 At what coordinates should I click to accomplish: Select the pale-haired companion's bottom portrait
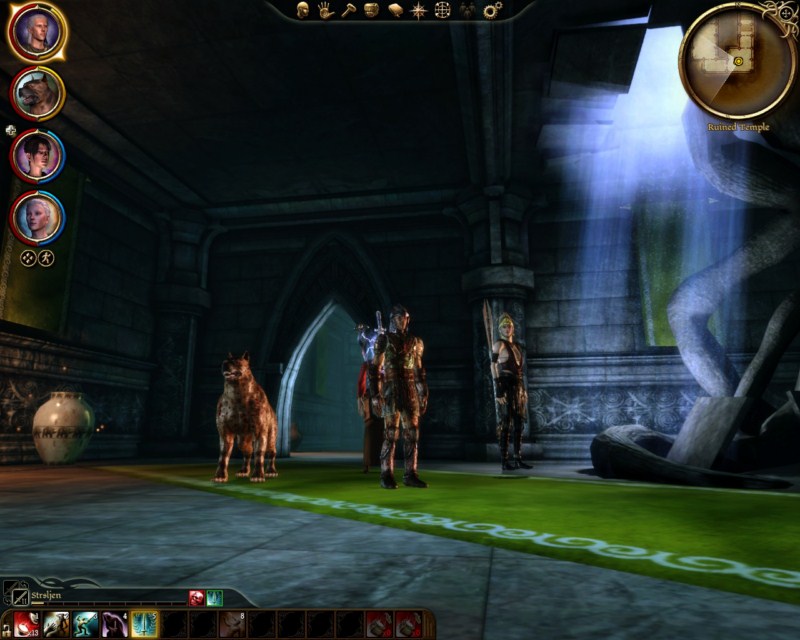click(37, 217)
